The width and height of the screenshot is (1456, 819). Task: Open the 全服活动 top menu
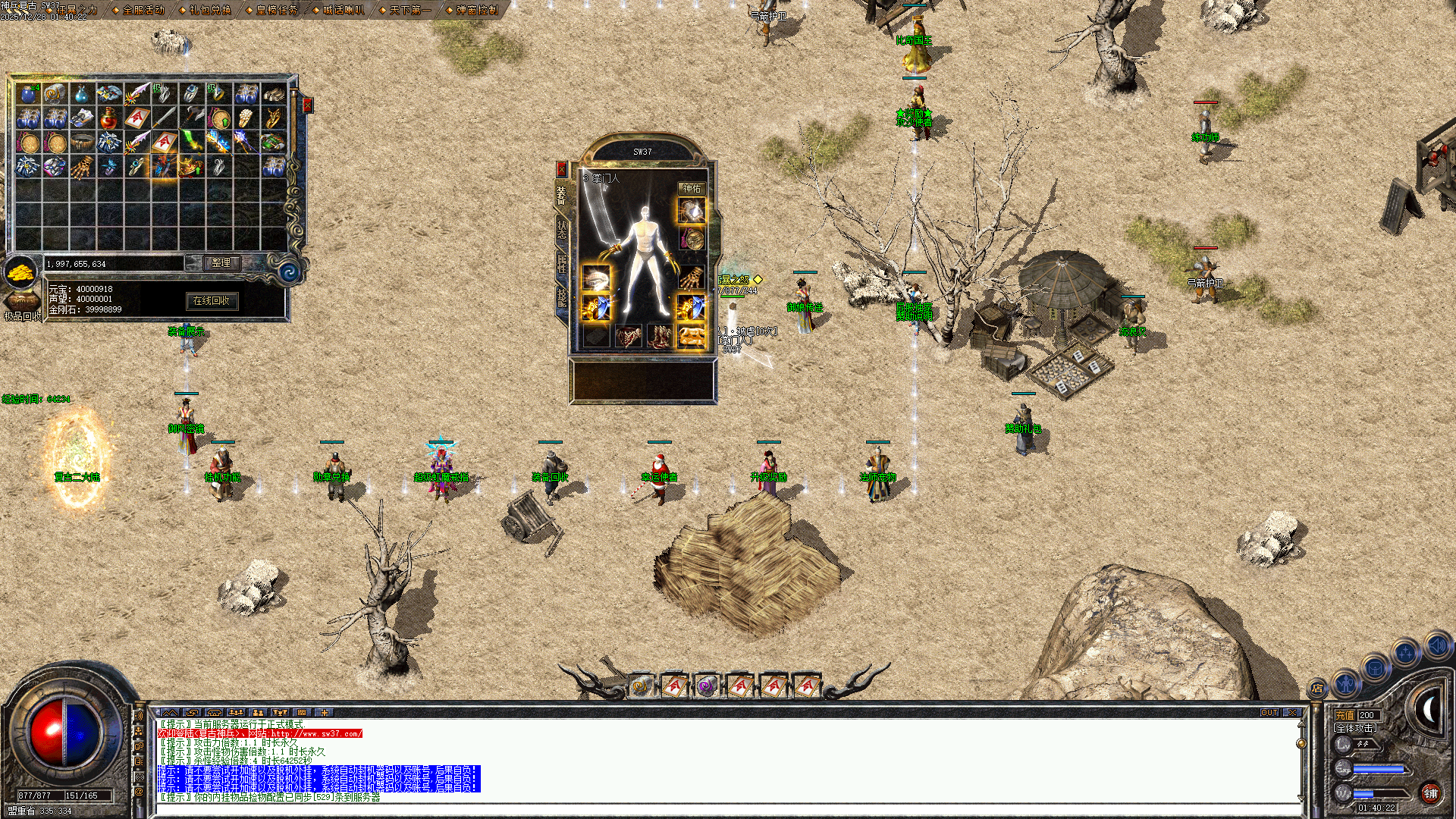coord(143,10)
